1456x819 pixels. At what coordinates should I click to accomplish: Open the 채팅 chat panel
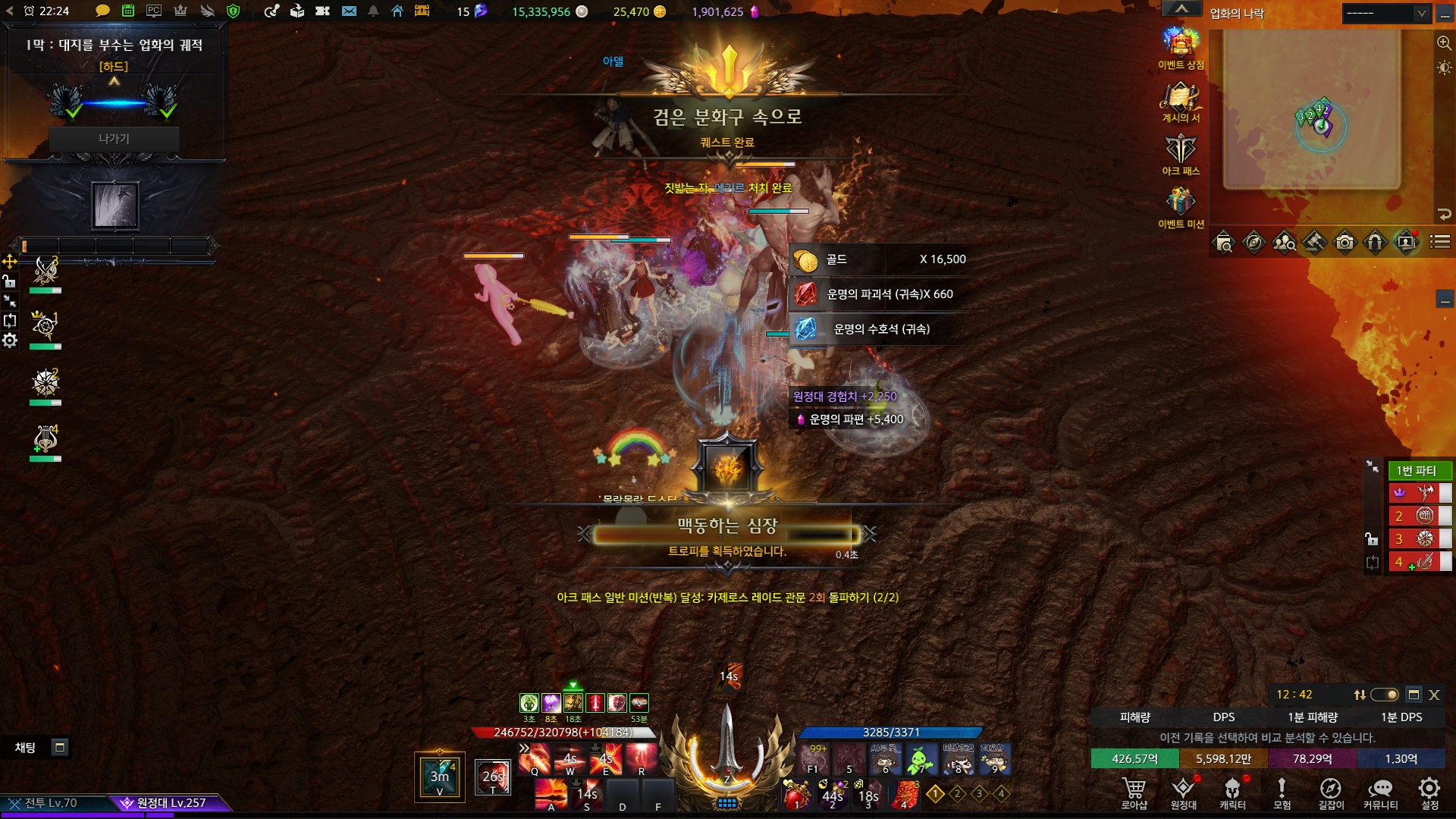pos(26,748)
